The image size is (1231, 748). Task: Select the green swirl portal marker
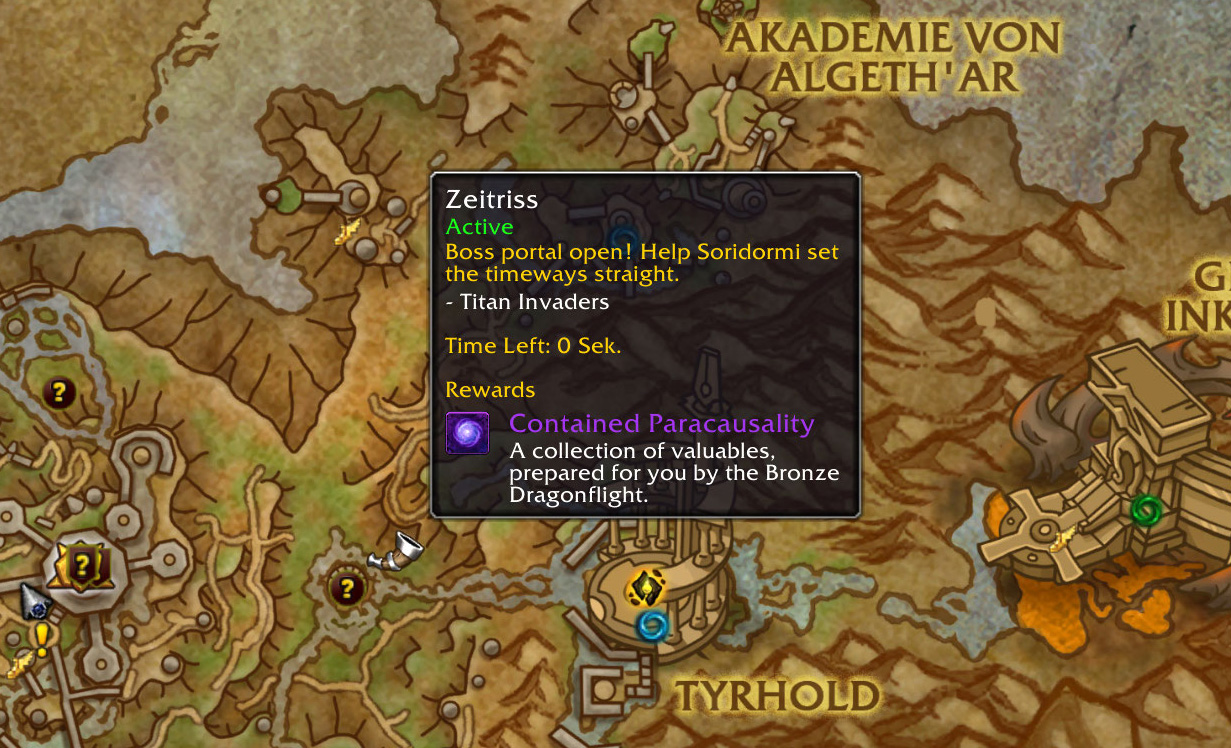1146,510
